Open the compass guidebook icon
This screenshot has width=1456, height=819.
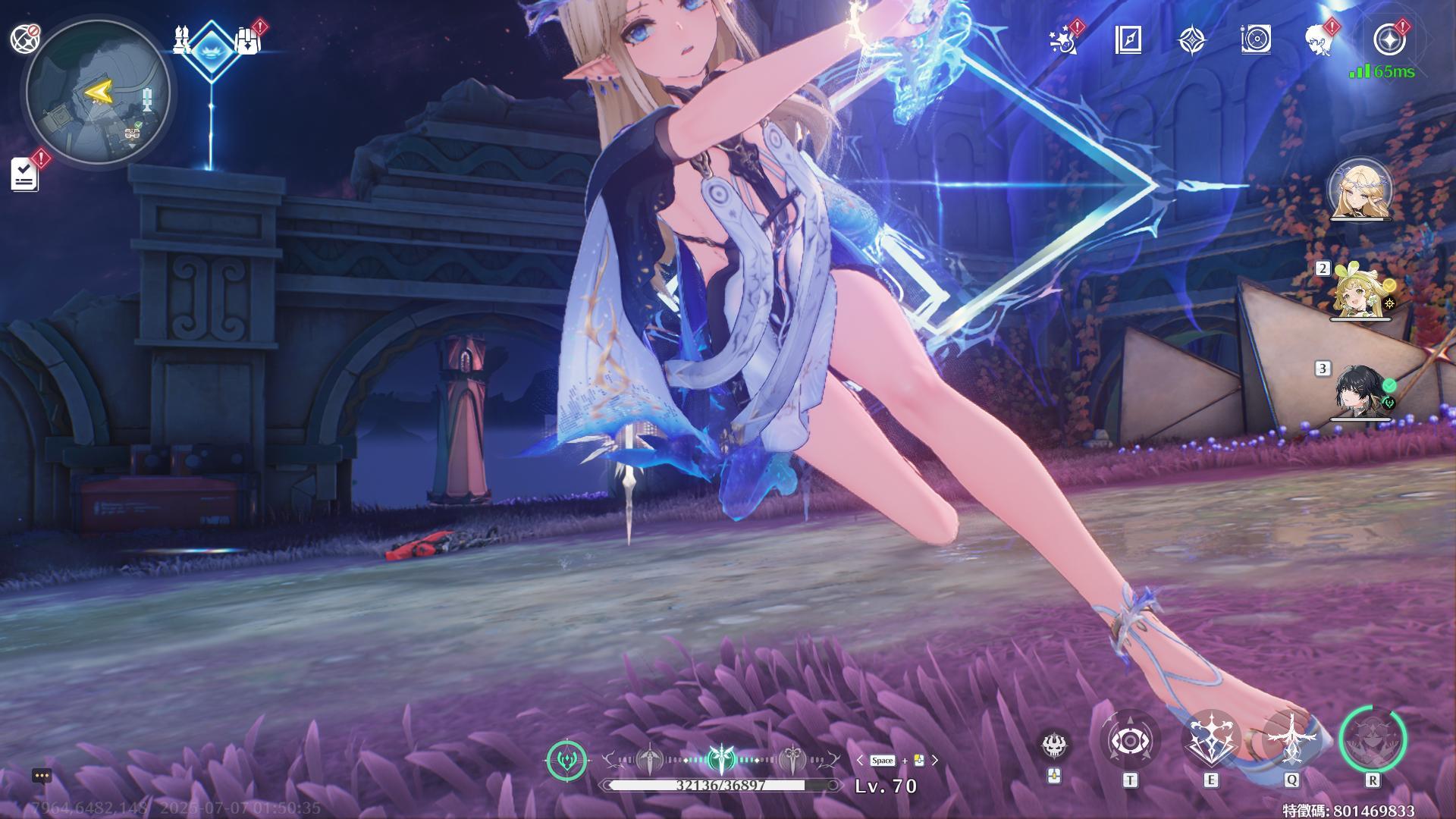click(x=1128, y=40)
